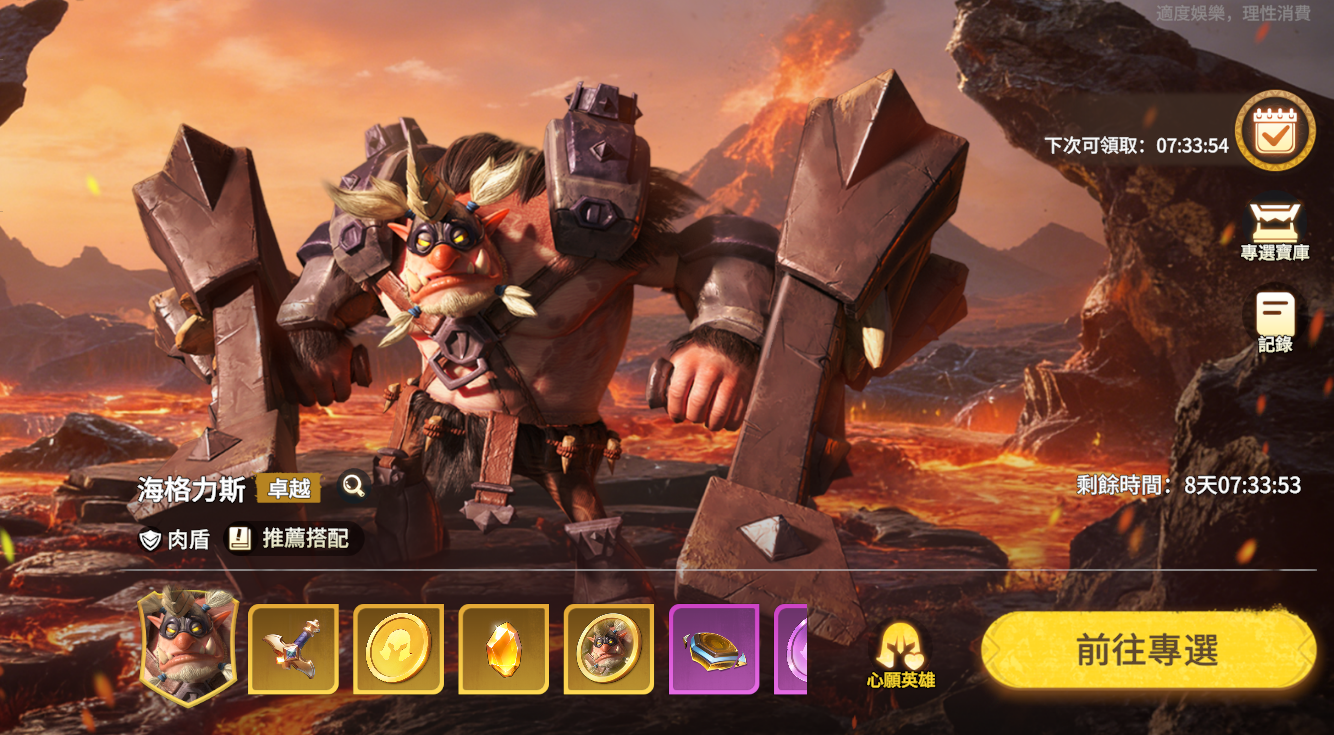The height and width of the screenshot is (735, 1334).
Task: Select the gold helmet coin reward
Action: click(398, 649)
